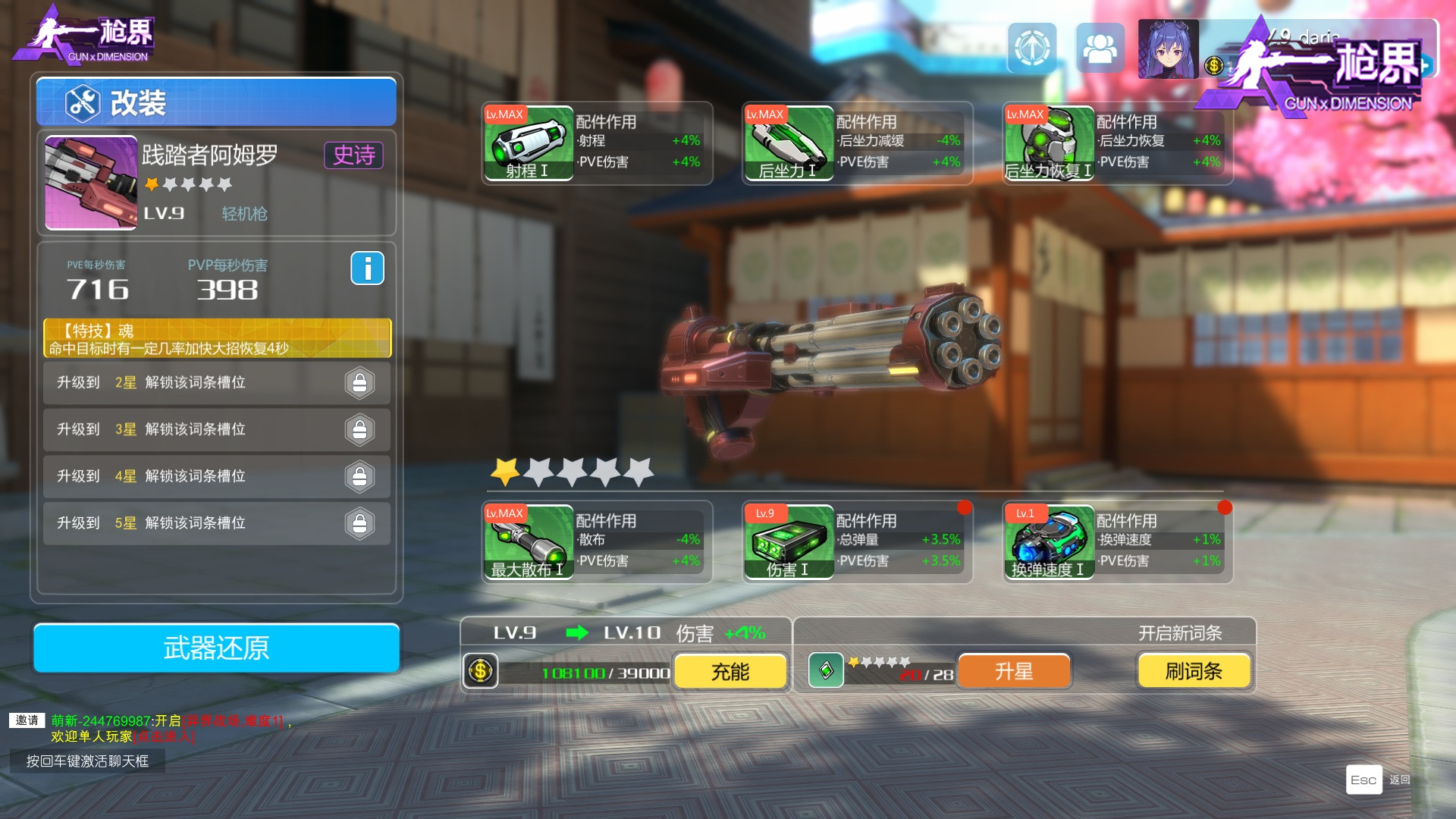This screenshot has width=1456, height=819.
Task: Select the 射程 I range attachment slot
Action: coord(529,143)
